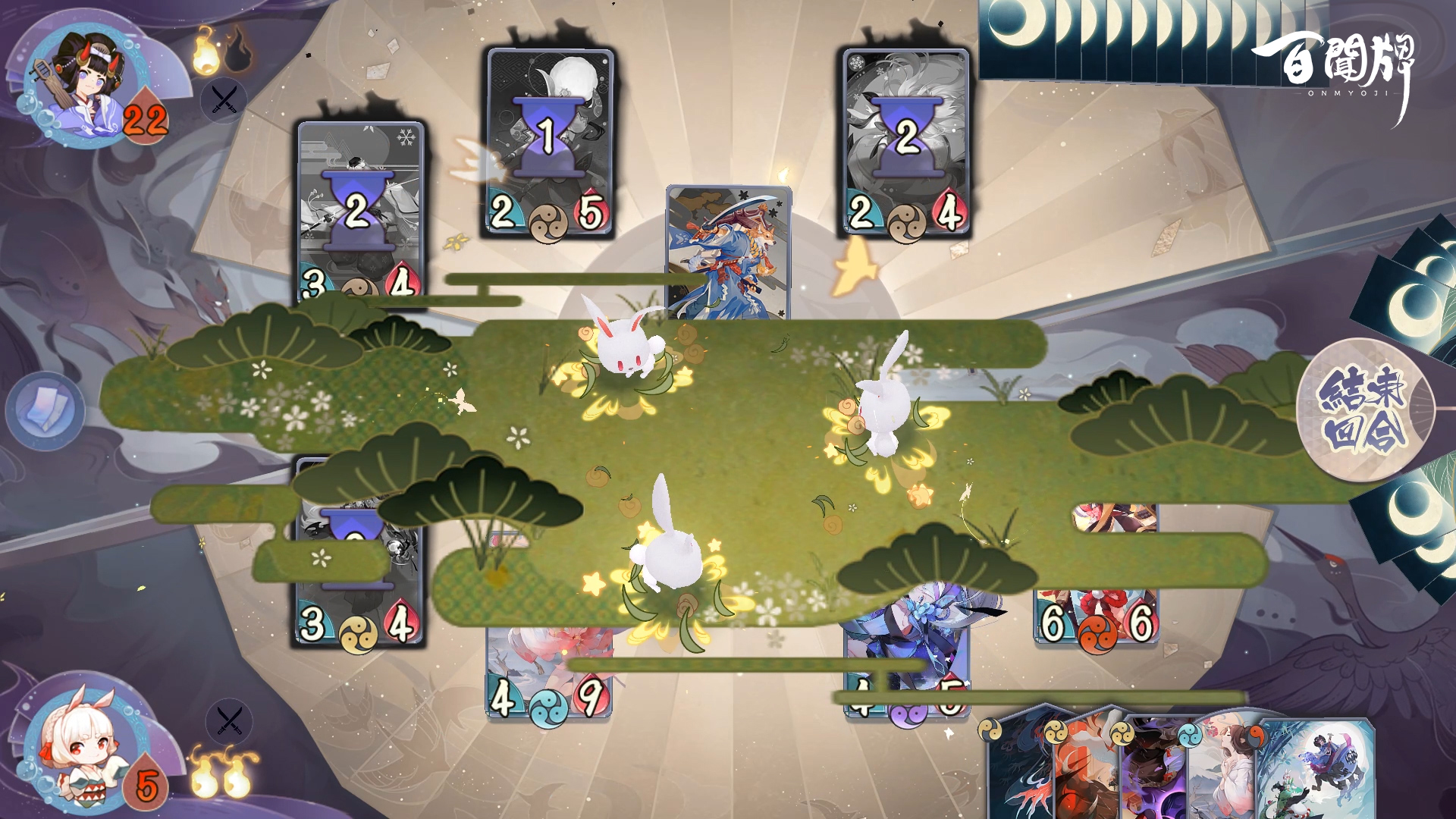1456x819 pixels.
Task: End the turn with the 結束回合 button
Action: point(1364,409)
